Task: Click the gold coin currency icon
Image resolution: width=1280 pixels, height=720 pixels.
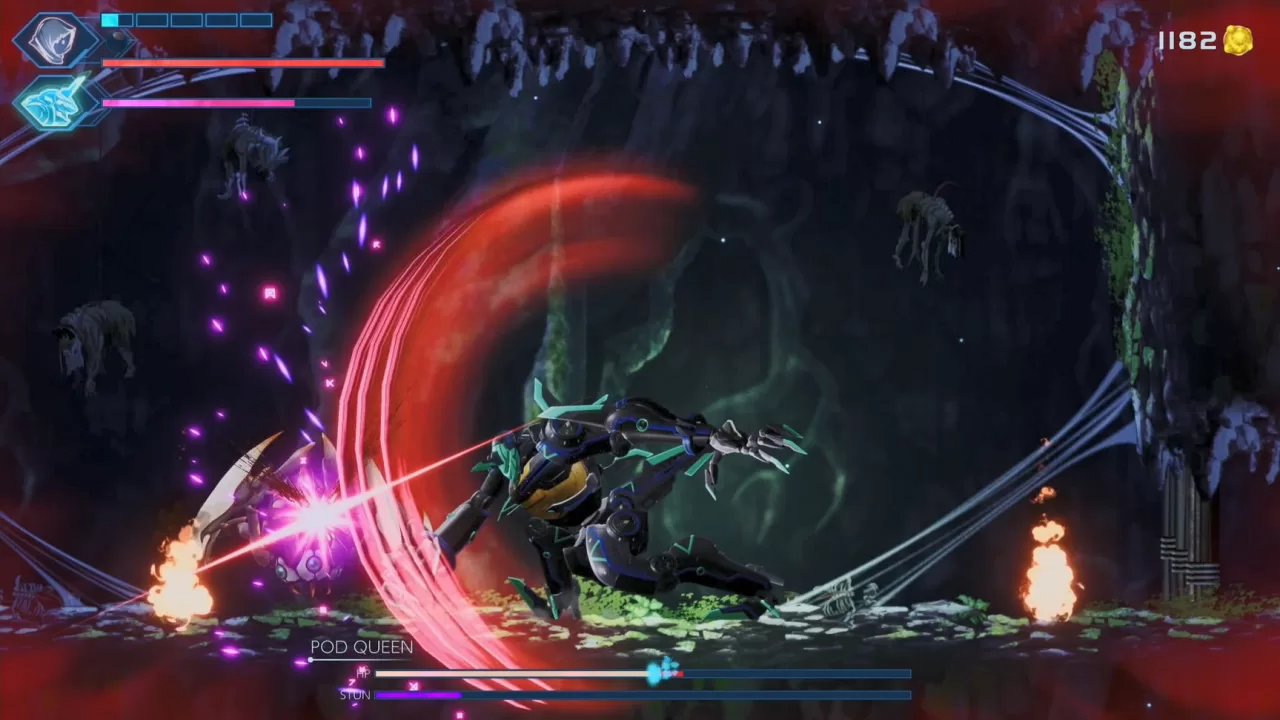Action: [x=1238, y=38]
